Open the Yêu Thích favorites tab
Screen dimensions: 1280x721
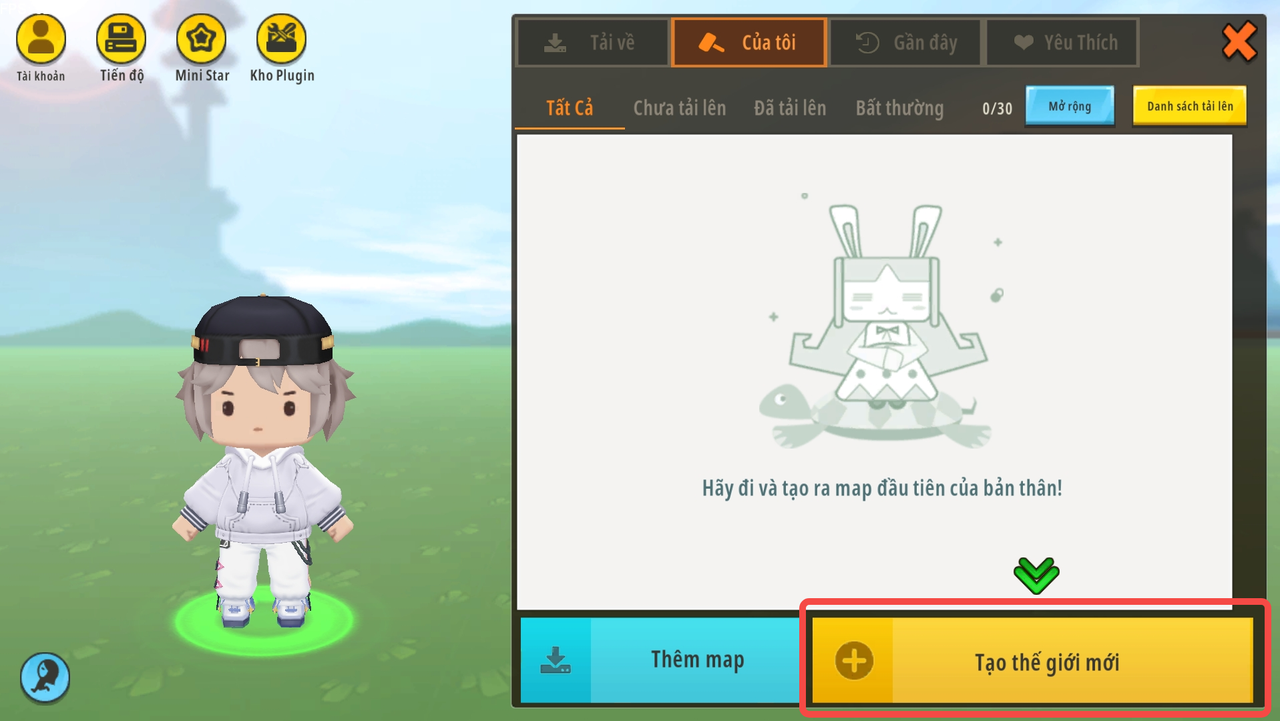[1062, 43]
